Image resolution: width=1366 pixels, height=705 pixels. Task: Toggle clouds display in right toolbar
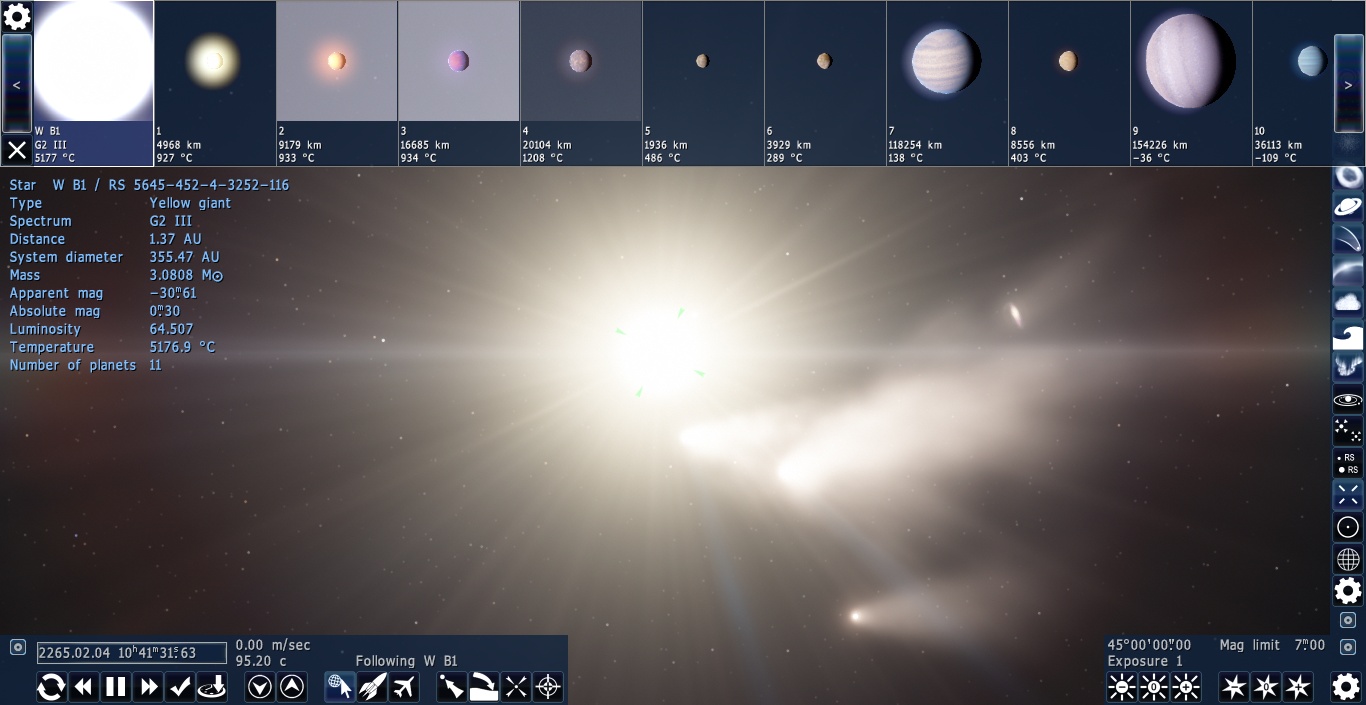point(1348,302)
